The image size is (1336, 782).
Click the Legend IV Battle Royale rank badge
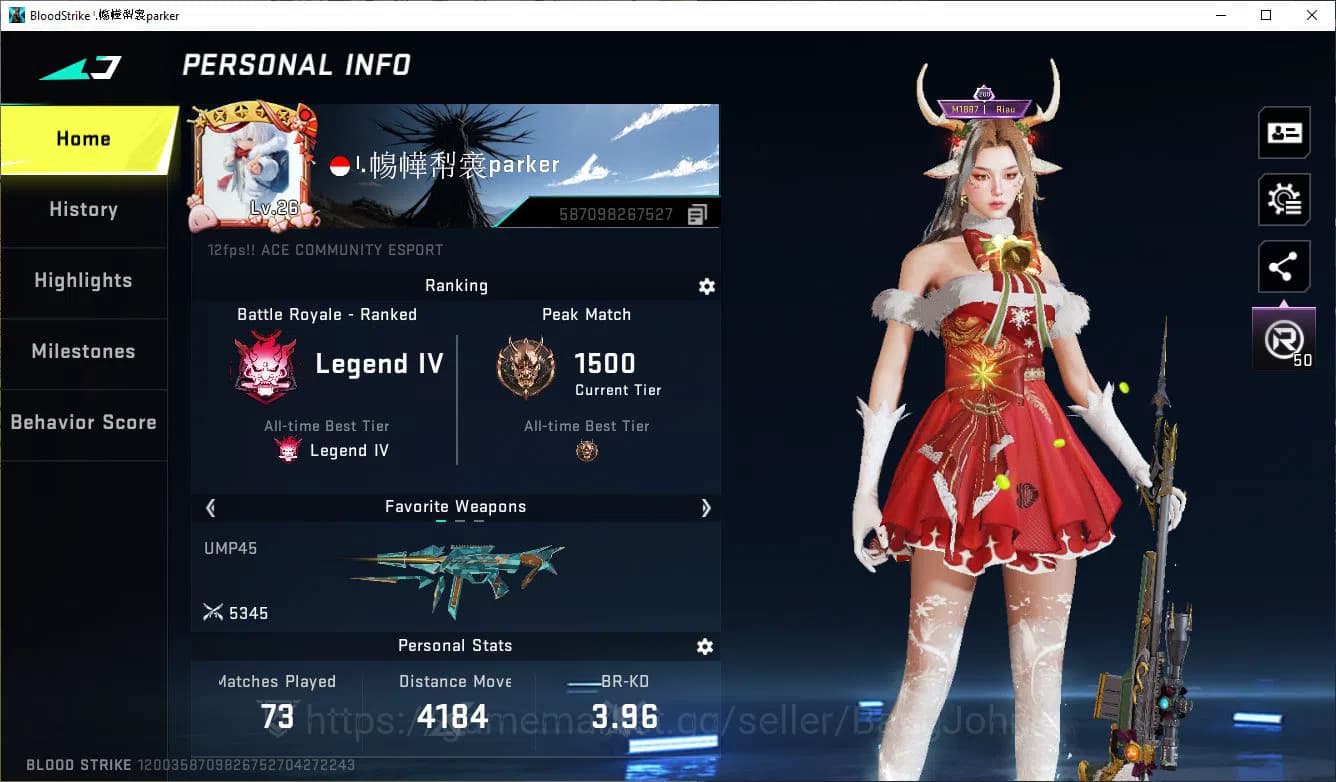click(264, 364)
